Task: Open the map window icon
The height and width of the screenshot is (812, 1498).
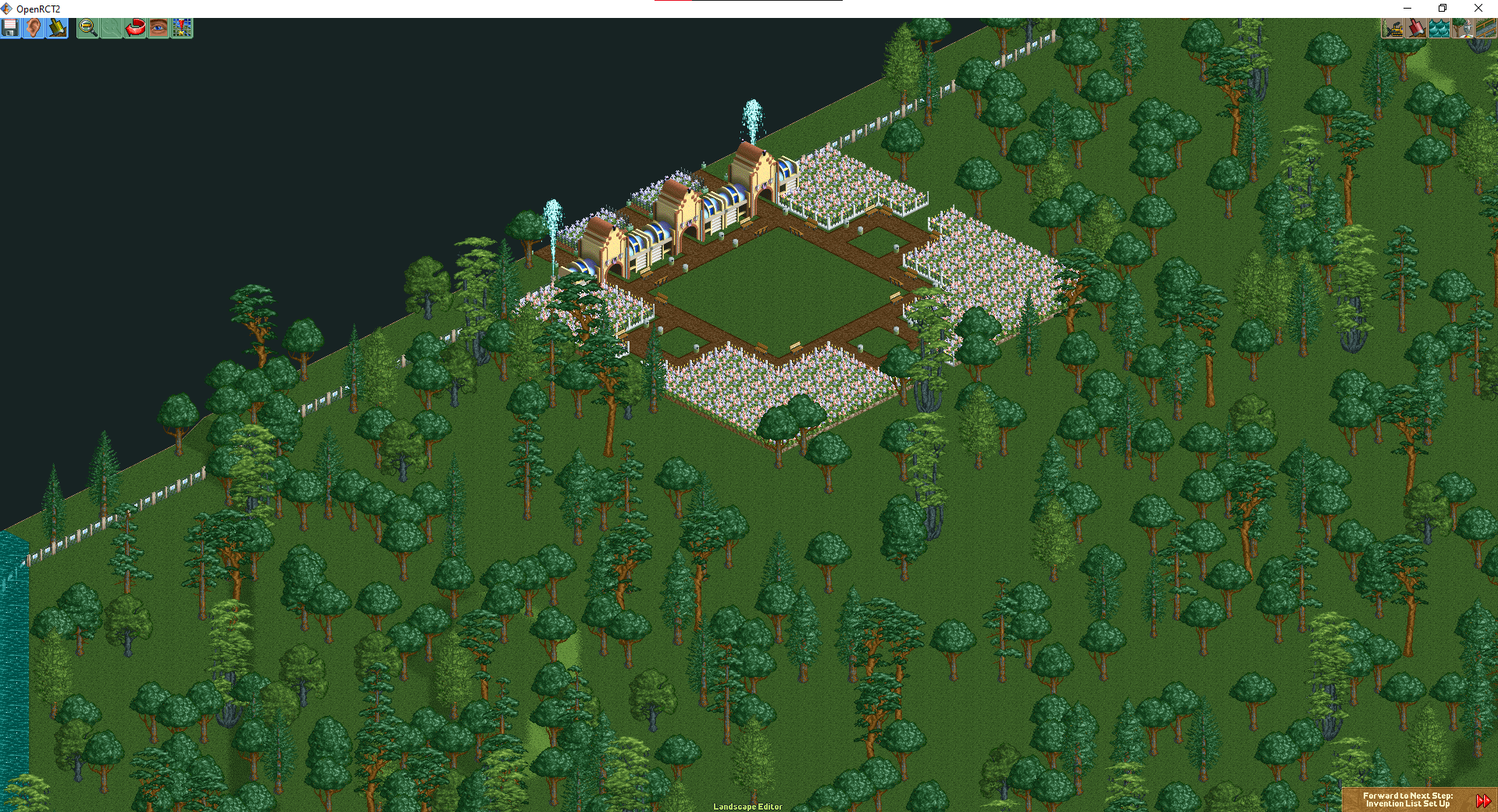Action: pyautogui.click(x=180, y=28)
